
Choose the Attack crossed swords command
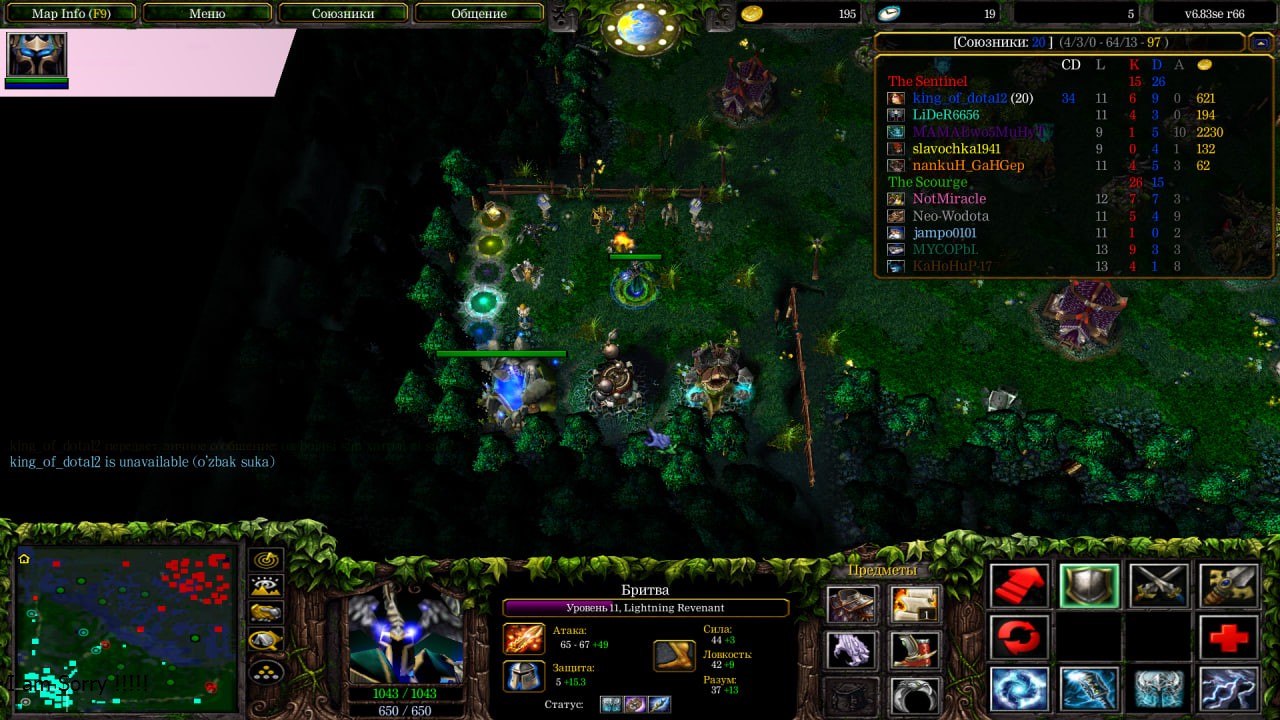point(1159,586)
